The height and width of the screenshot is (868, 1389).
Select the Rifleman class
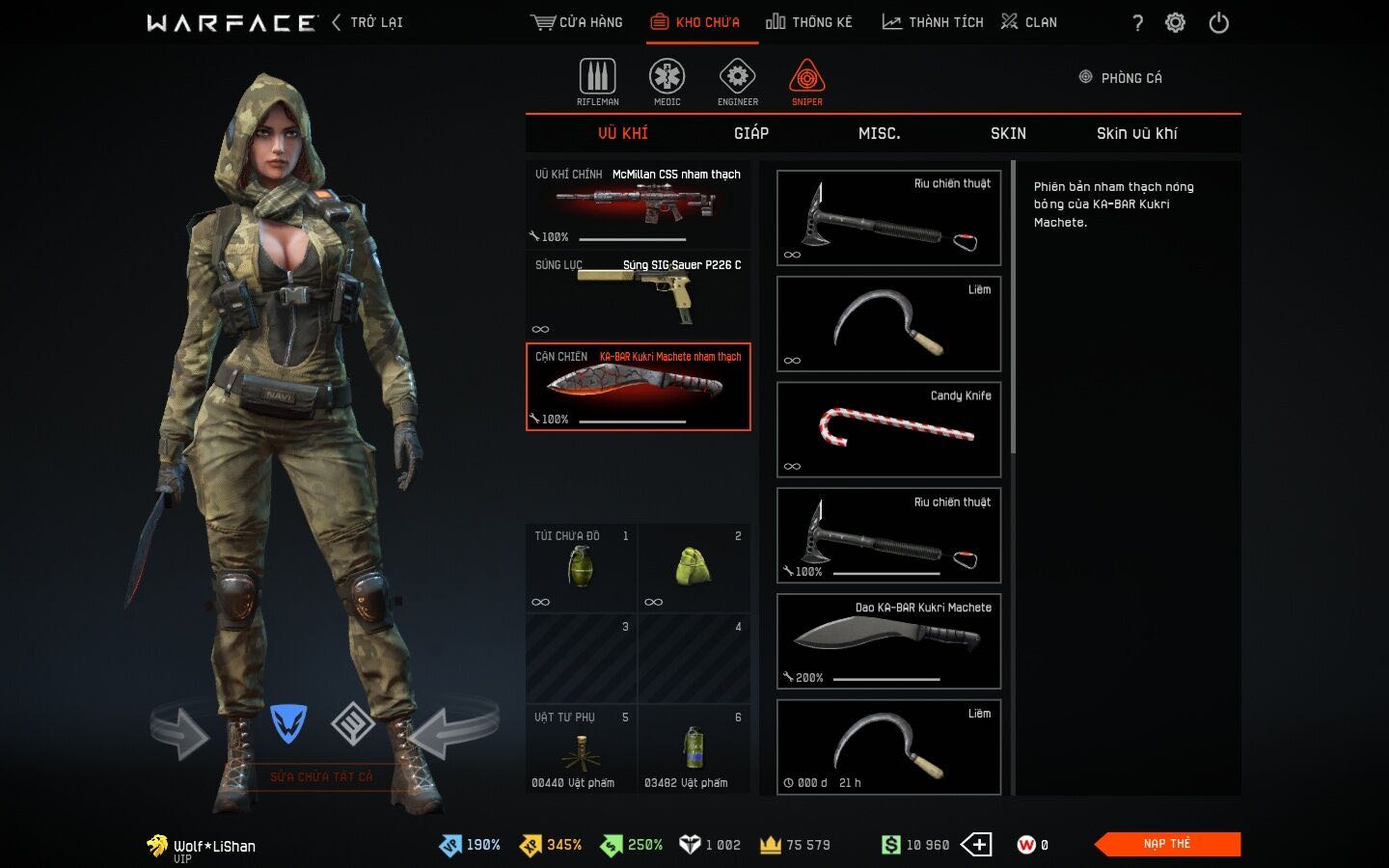(x=598, y=82)
